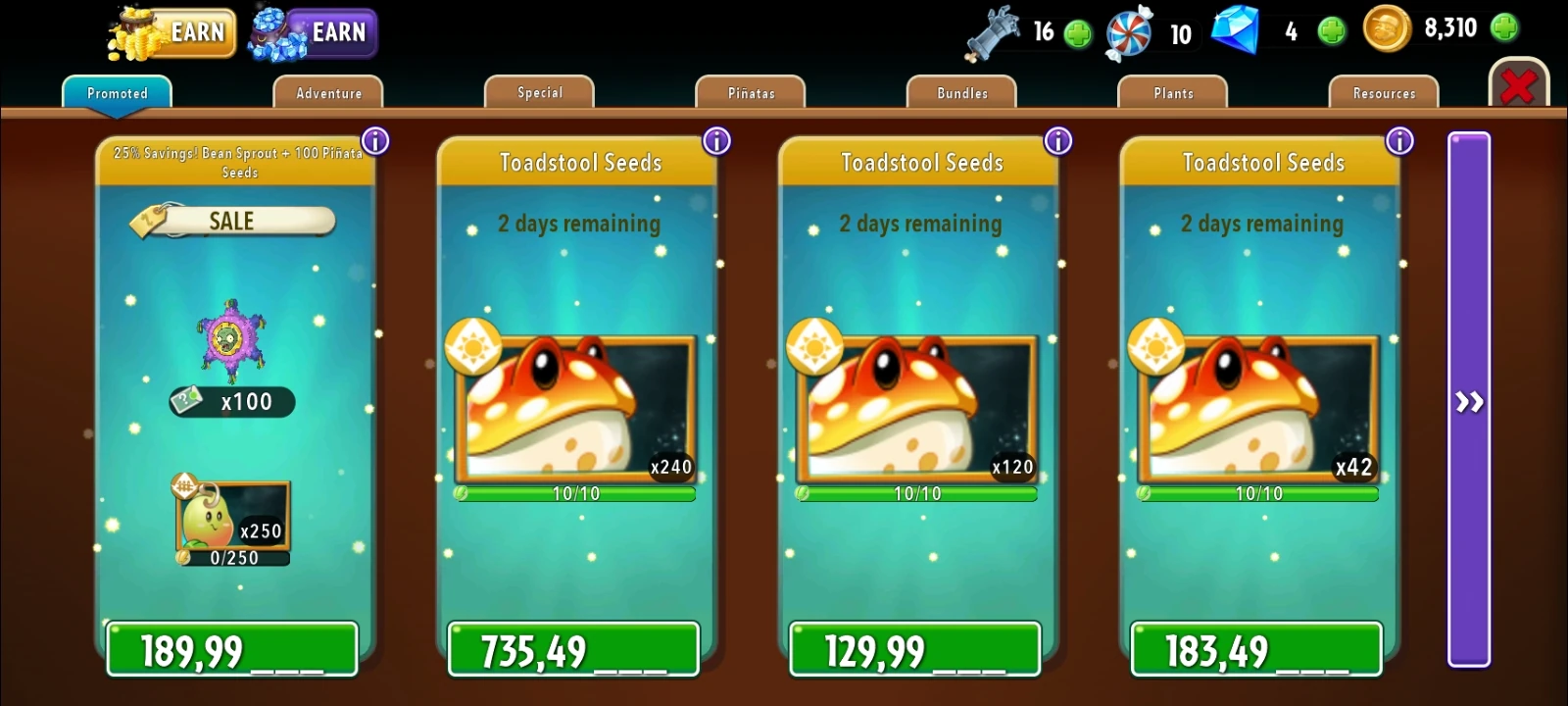
Task: Purchase the 189,99 sale bundle
Action: [231, 648]
